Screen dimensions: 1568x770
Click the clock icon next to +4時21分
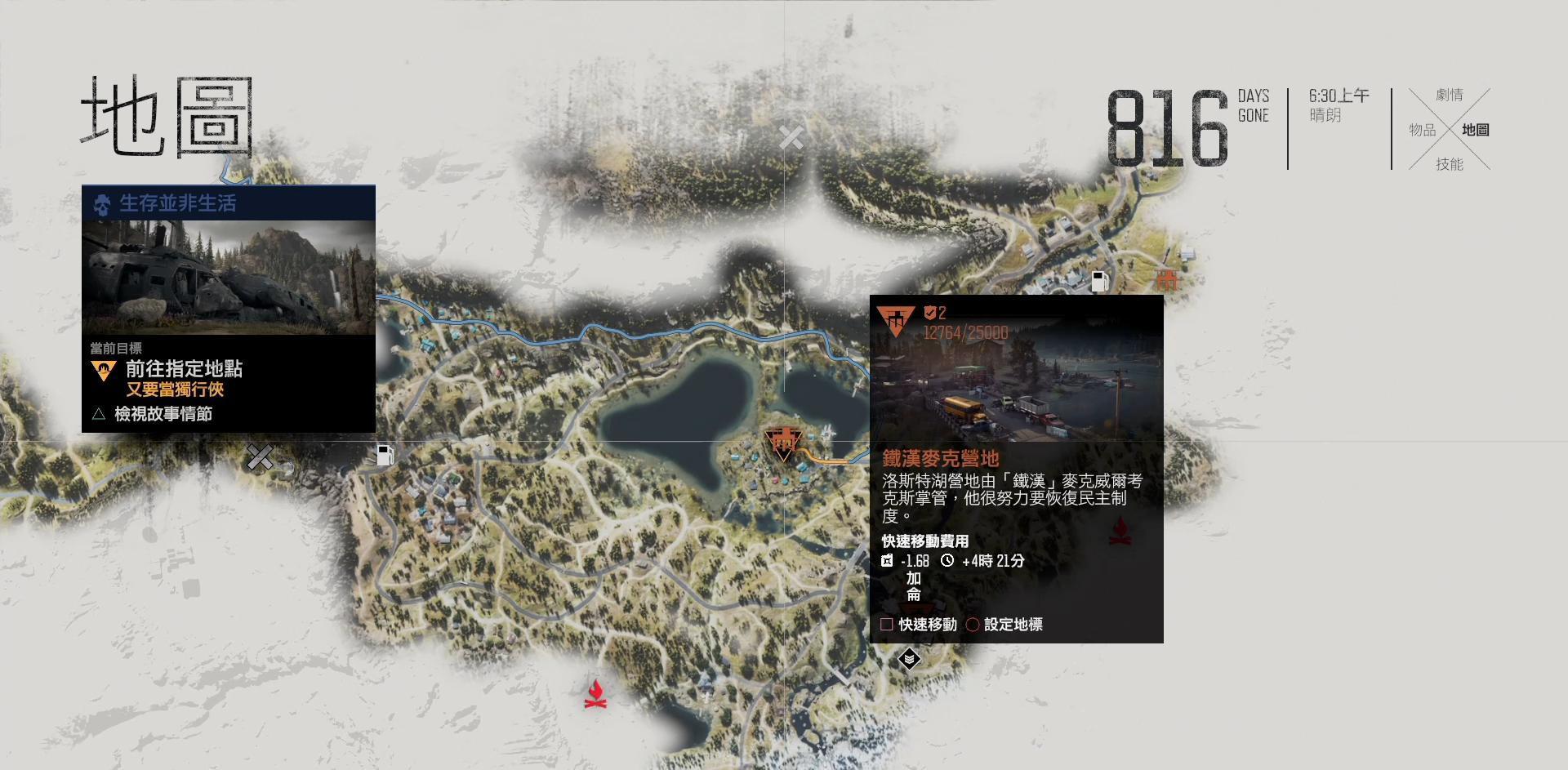(947, 562)
